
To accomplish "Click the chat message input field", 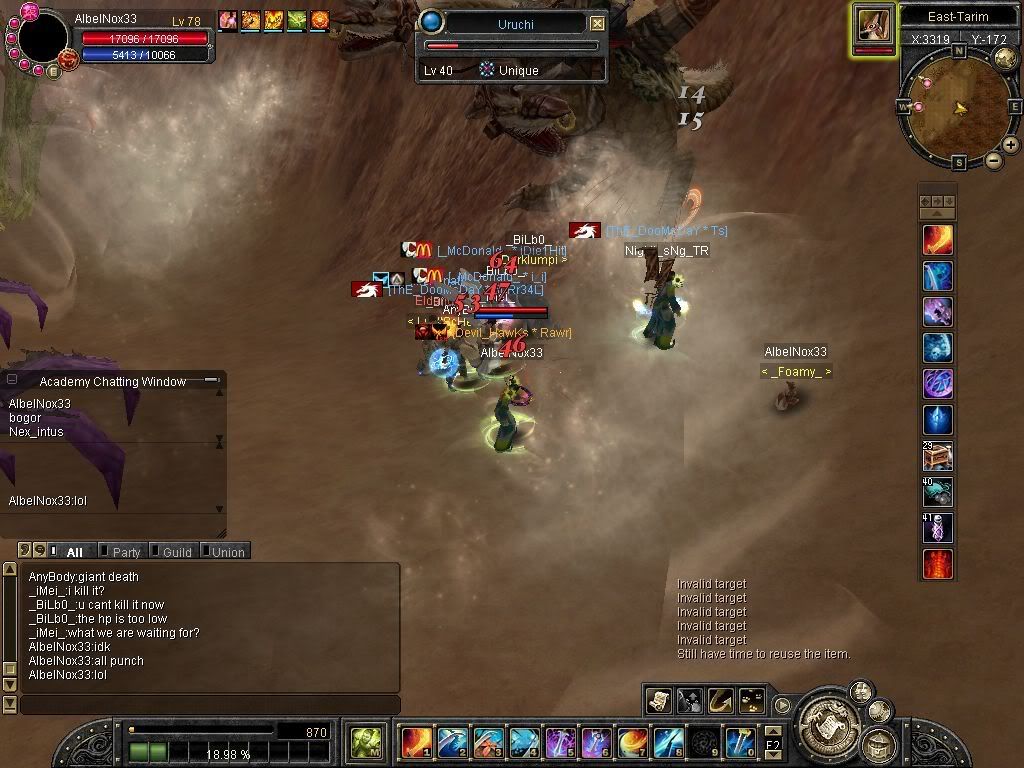I will point(210,705).
